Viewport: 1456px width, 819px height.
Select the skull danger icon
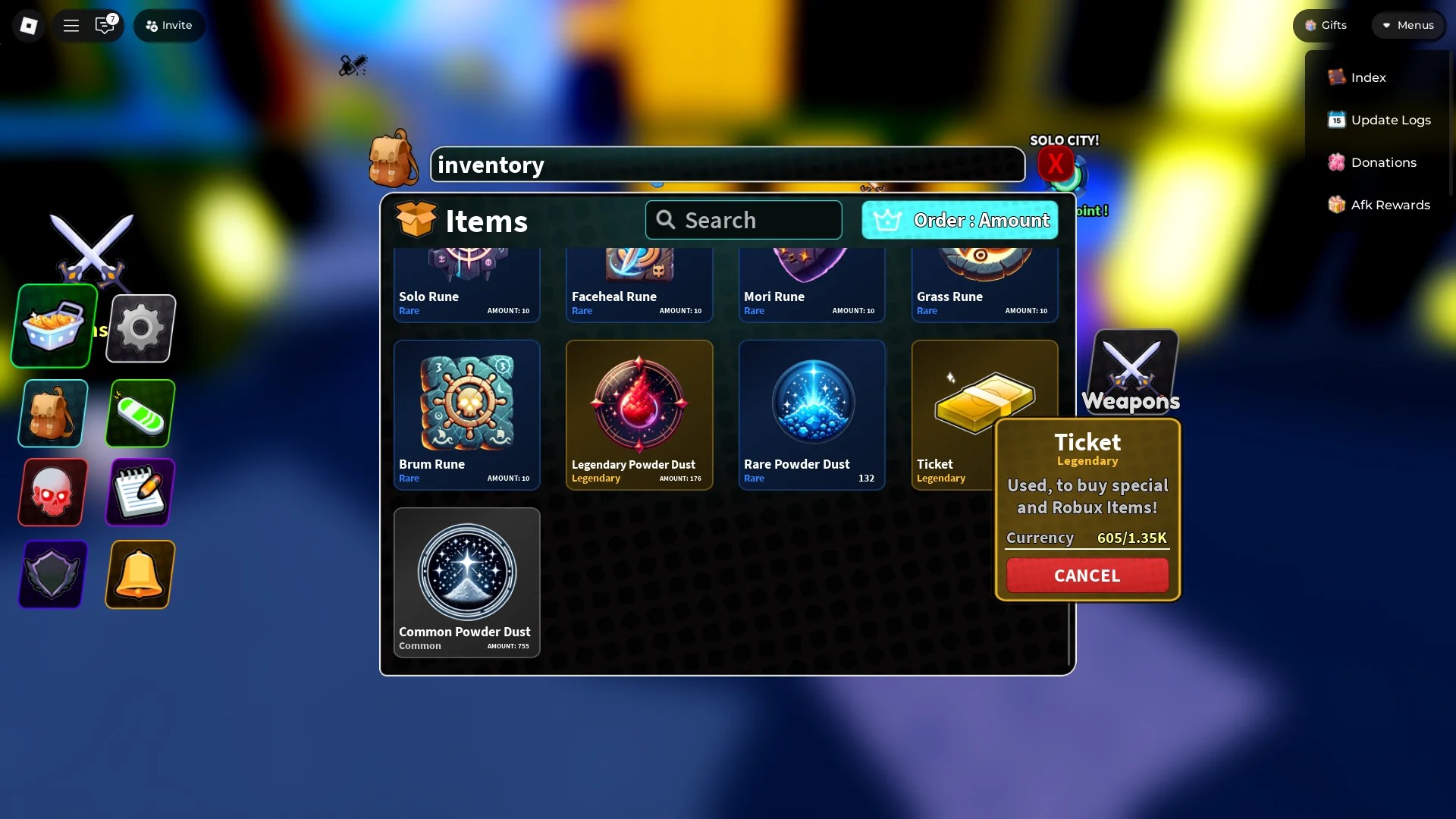click(x=51, y=492)
